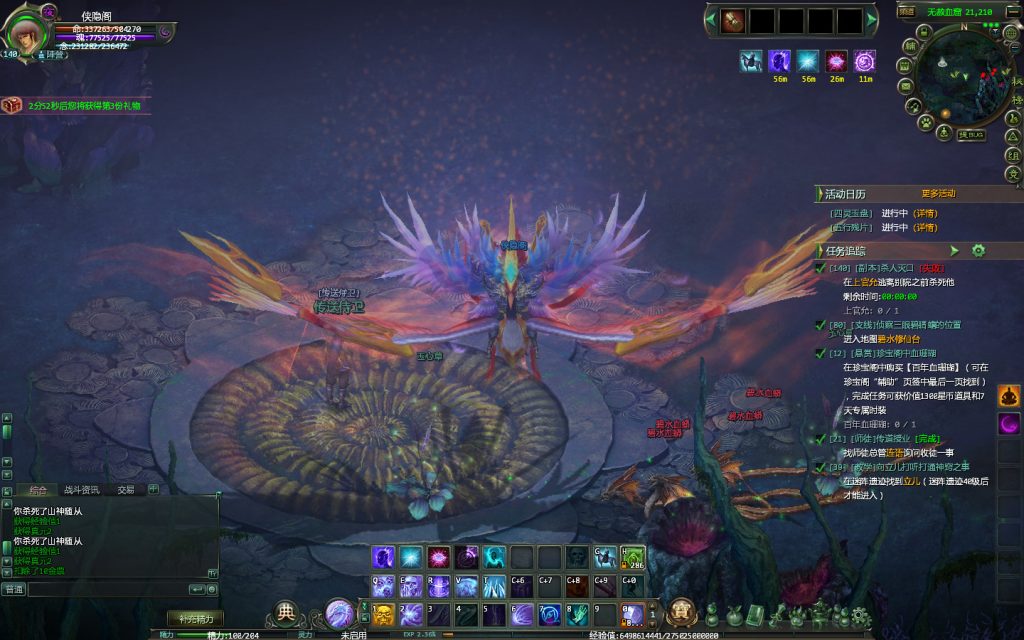Open quest tracker gear settings
Viewport: 1024px width, 640px height.
(978, 250)
